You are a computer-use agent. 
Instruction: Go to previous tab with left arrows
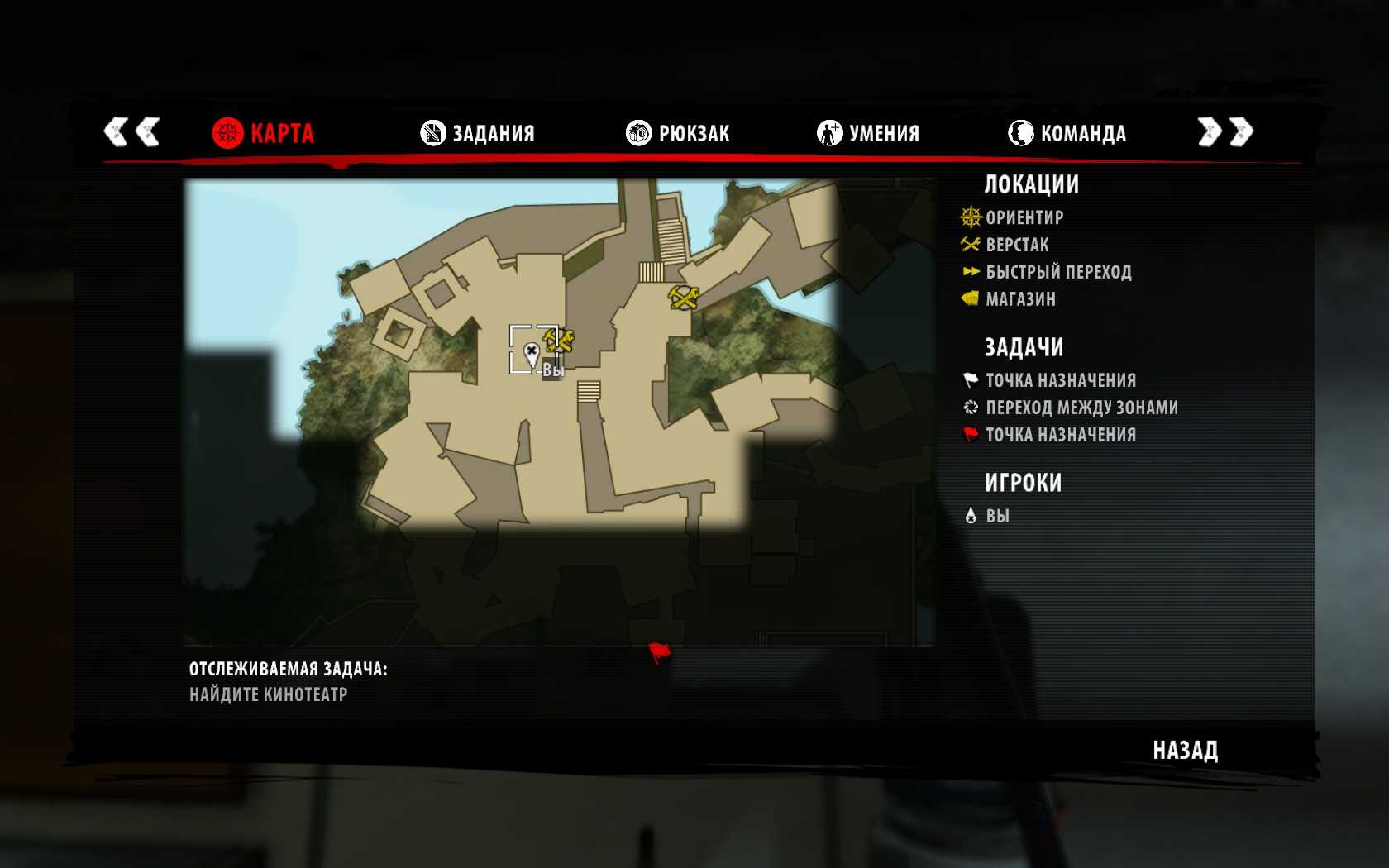coord(131,131)
